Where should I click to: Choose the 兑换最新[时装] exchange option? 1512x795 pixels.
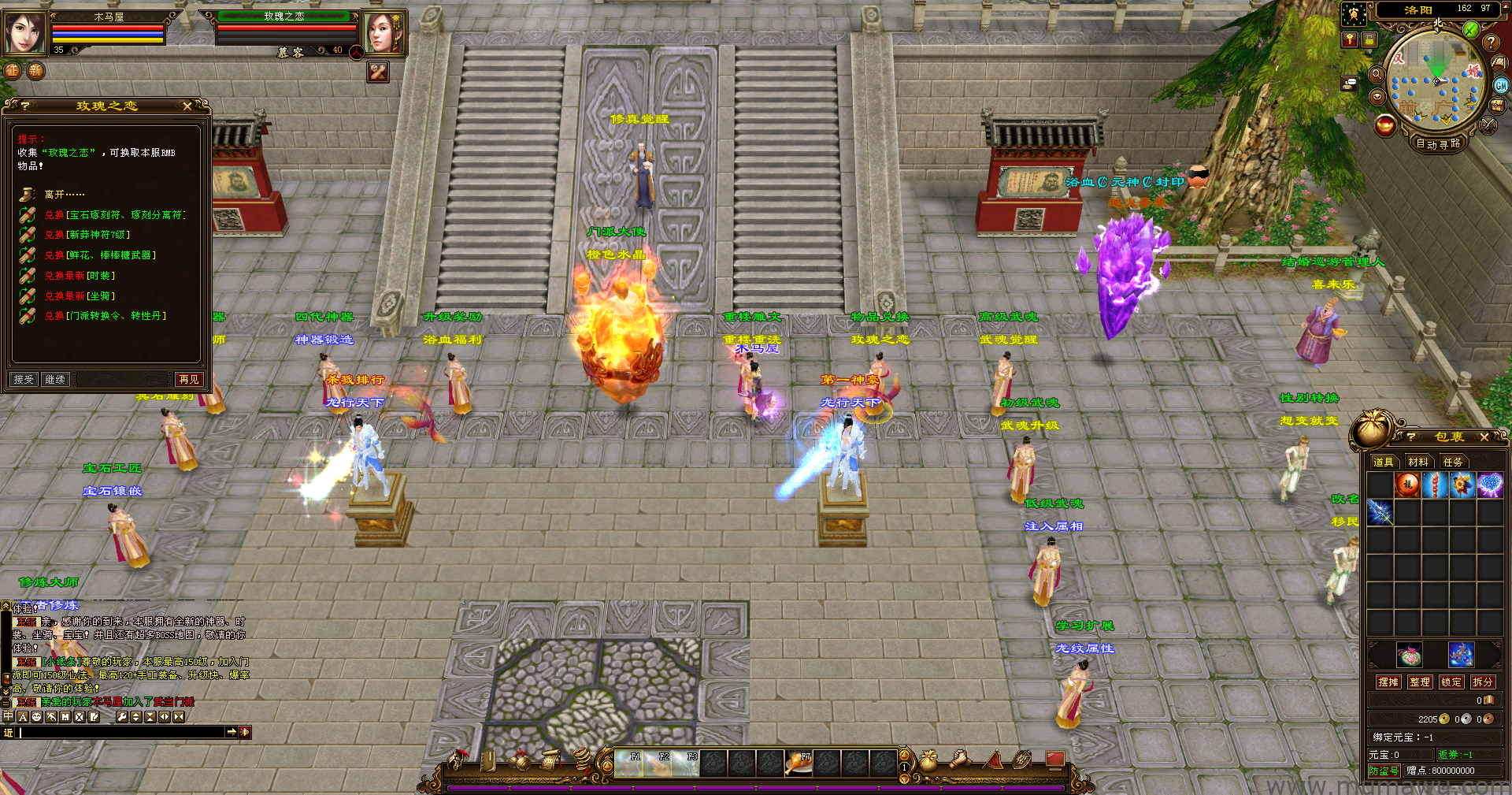point(80,276)
